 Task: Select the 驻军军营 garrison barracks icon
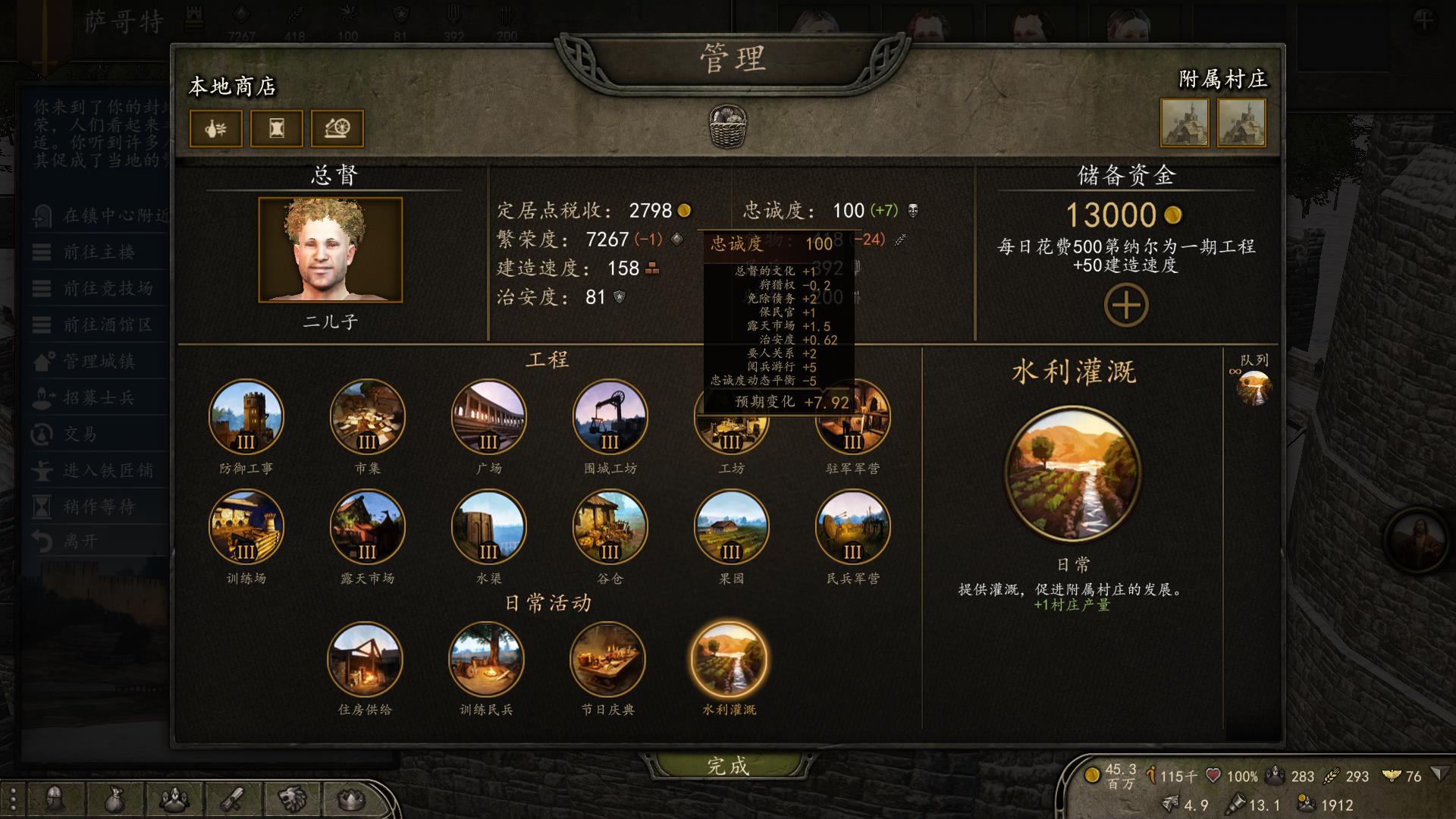click(x=853, y=417)
